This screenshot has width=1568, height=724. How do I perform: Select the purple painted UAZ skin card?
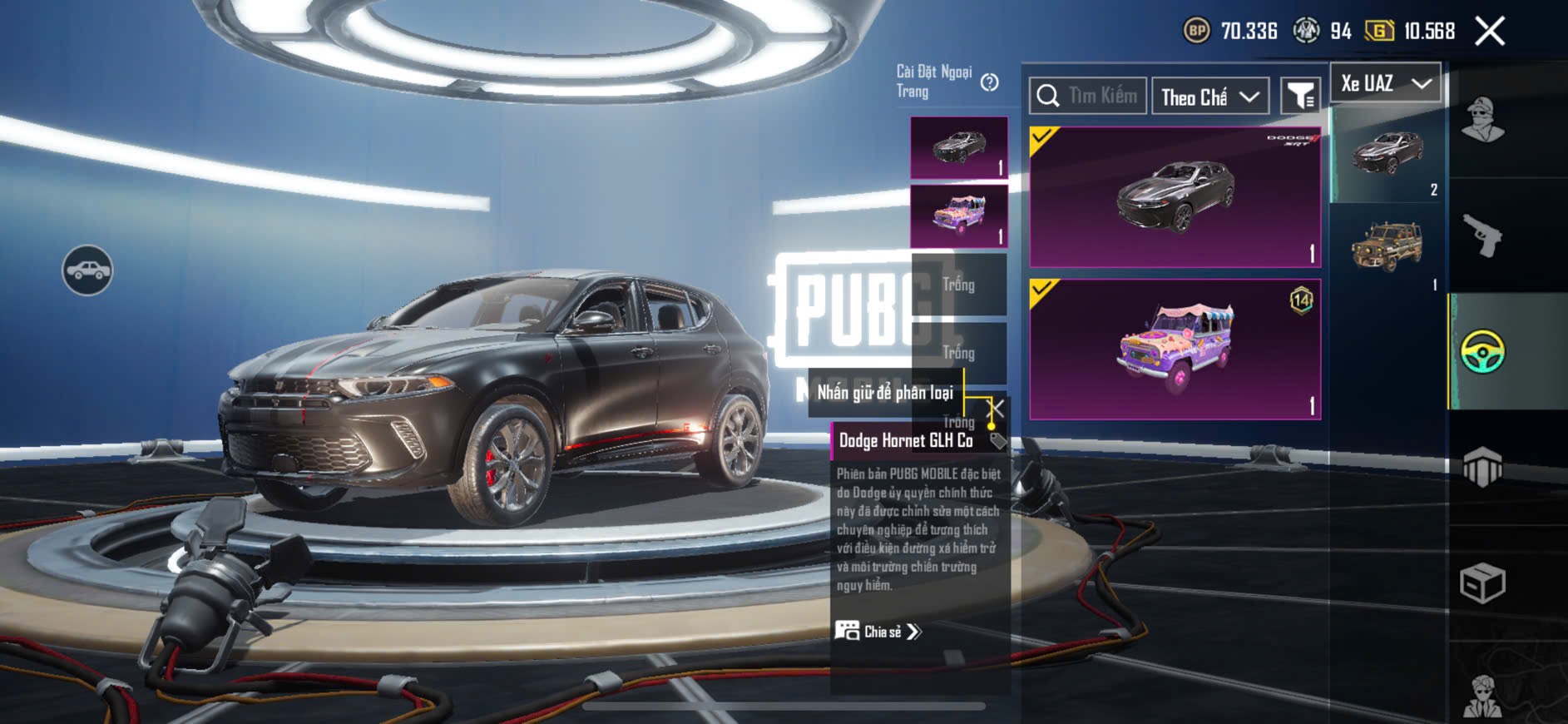(1175, 349)
